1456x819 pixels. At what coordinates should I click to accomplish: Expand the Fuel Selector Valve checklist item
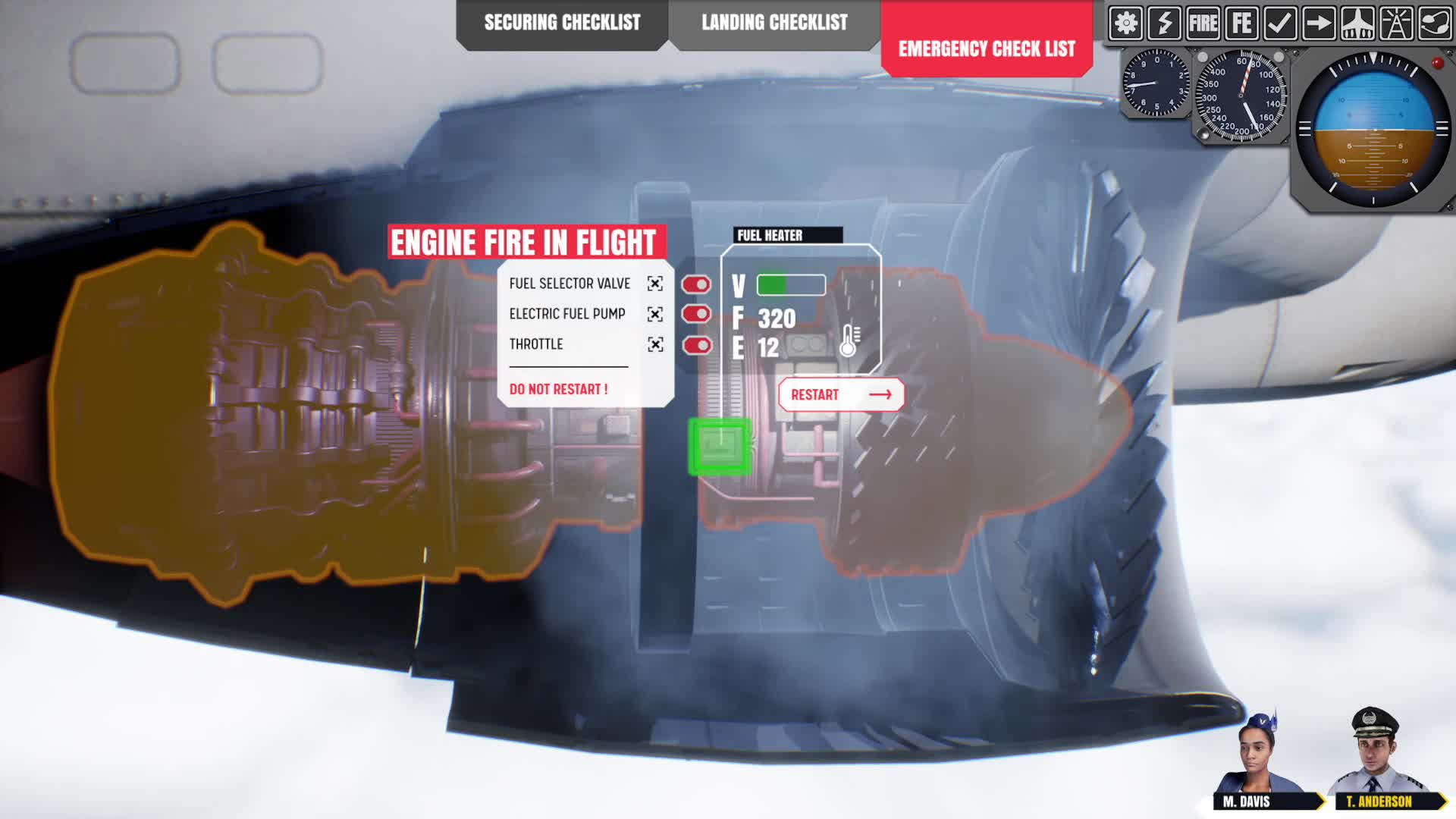coord(654,283)
